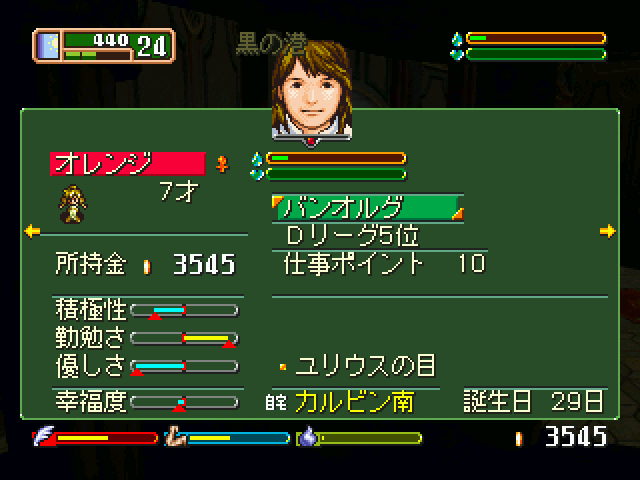The image size is (640, 480).
Task: Go to the previous page with the left arrow
Action: click(x=31, y=232)
